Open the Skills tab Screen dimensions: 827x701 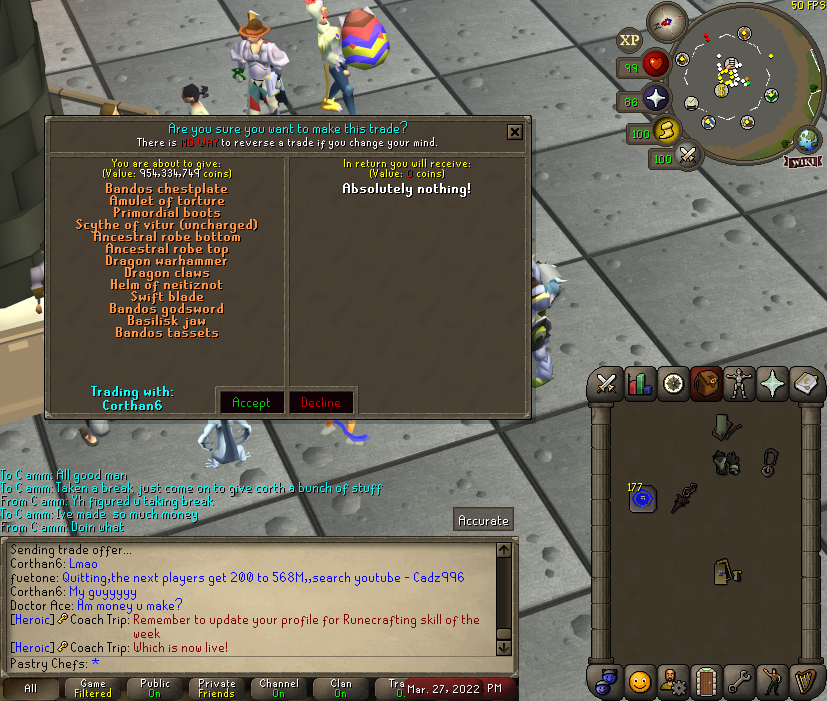pyautogui.click(x=639, y=382)
